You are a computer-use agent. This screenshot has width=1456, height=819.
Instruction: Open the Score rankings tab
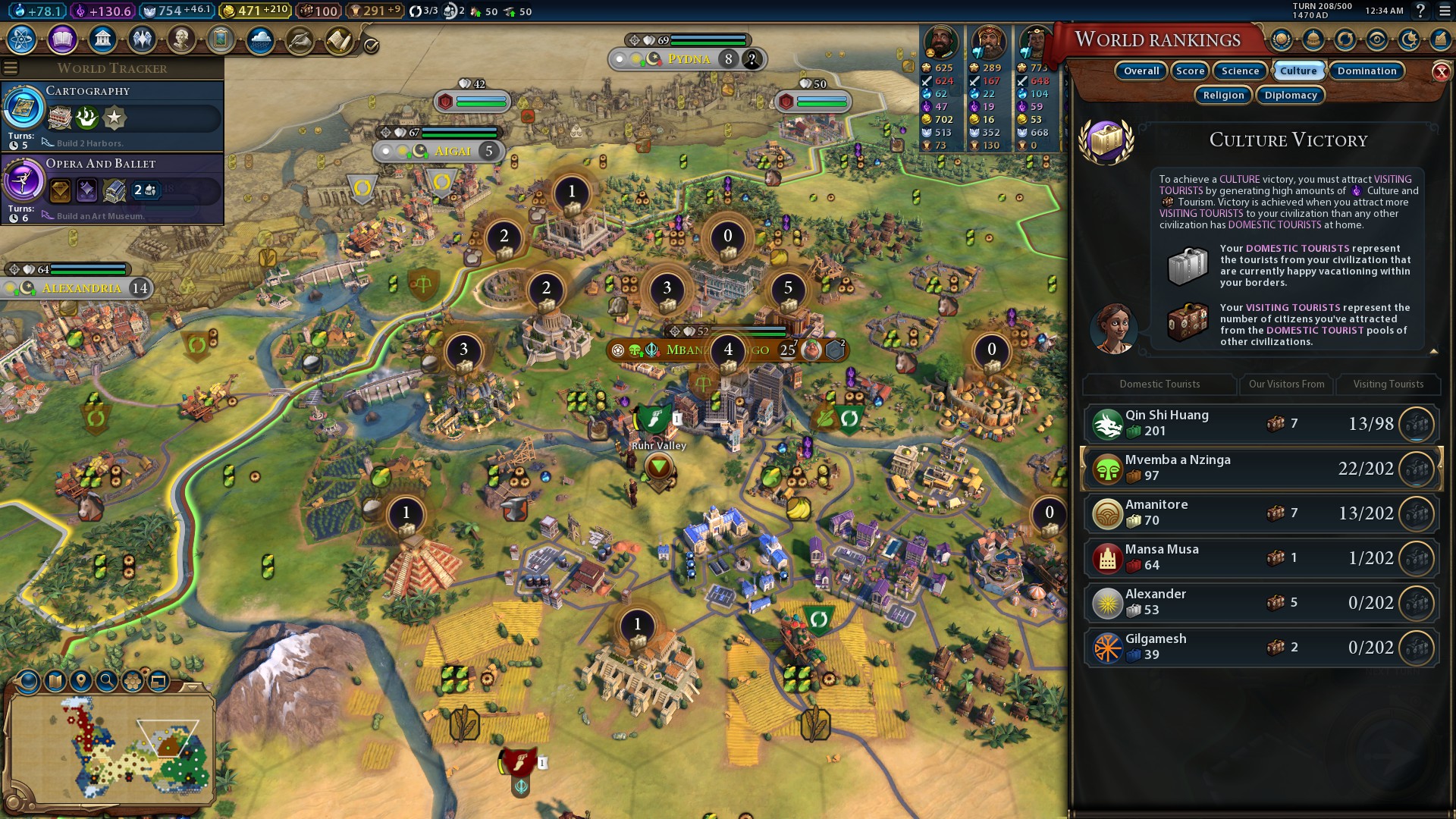click(1190, 71)
